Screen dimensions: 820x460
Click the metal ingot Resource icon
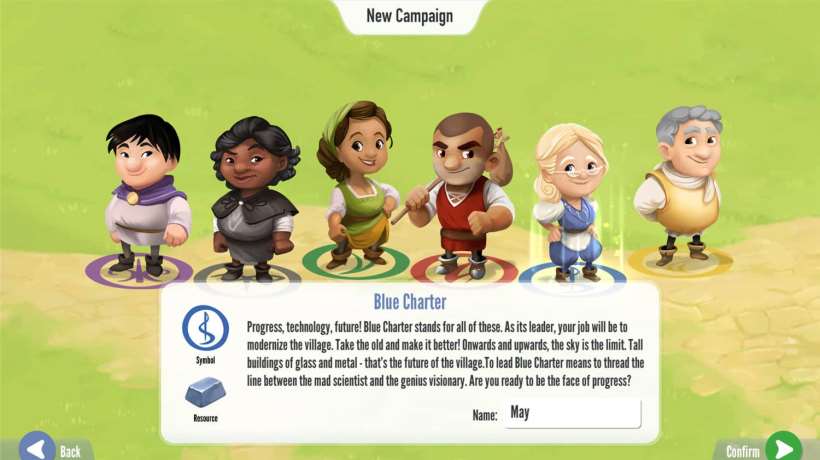click(x=205, y=392)
